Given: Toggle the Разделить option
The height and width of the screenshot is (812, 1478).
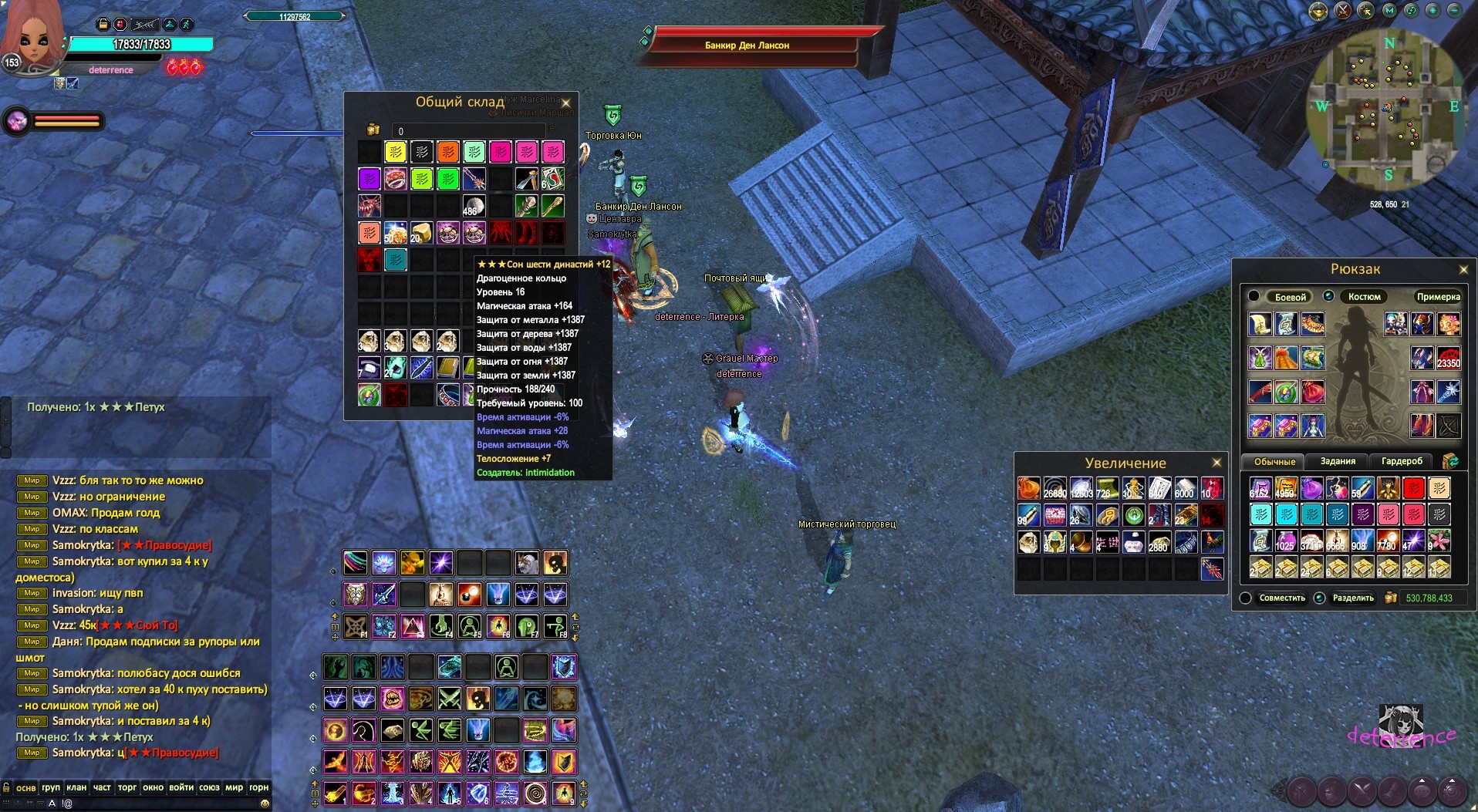Looking at the screenshot, I should click(x=1319, y=598).
